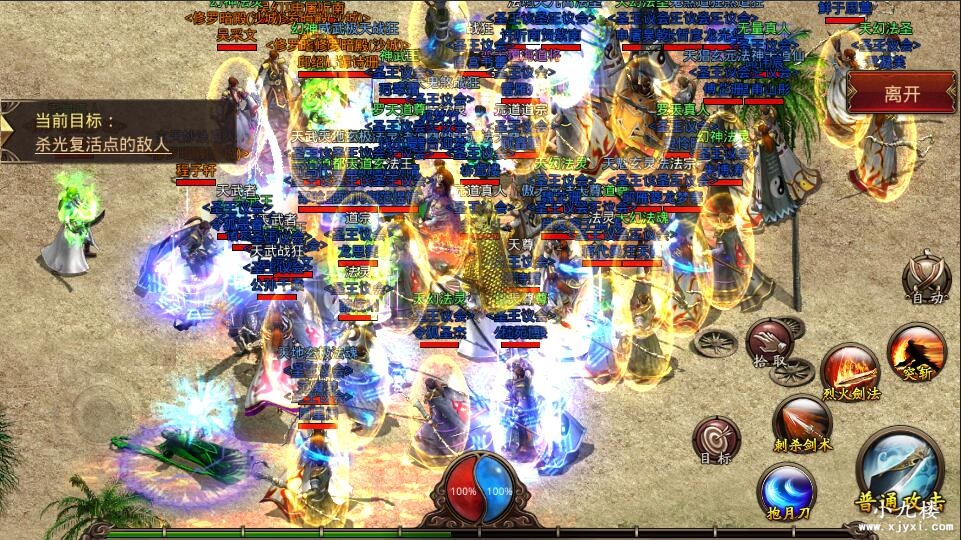Click the 离开 leave button
961x540 pixels.
click(x=901, y=94)
